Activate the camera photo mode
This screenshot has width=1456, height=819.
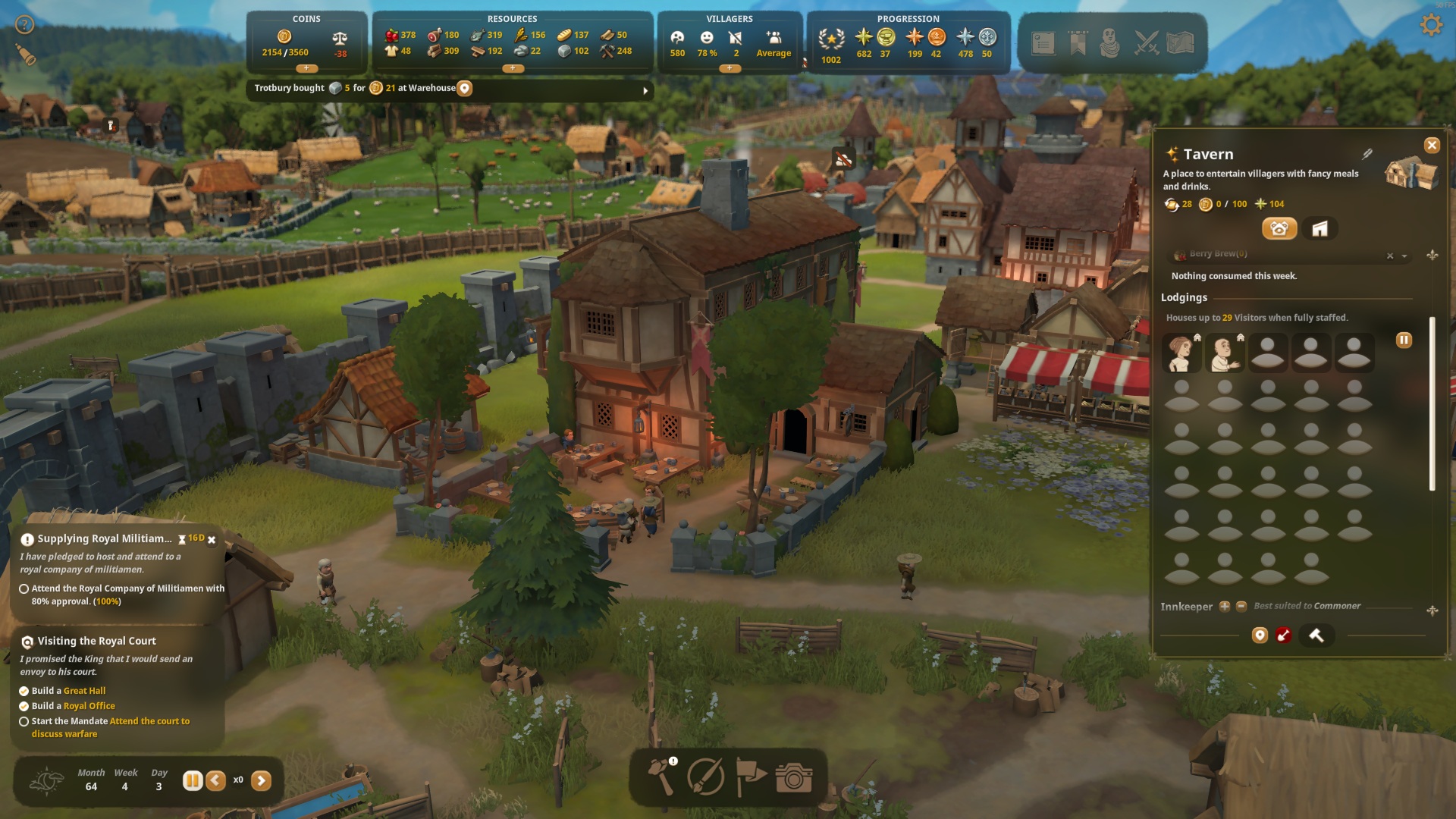coord(794,777)
